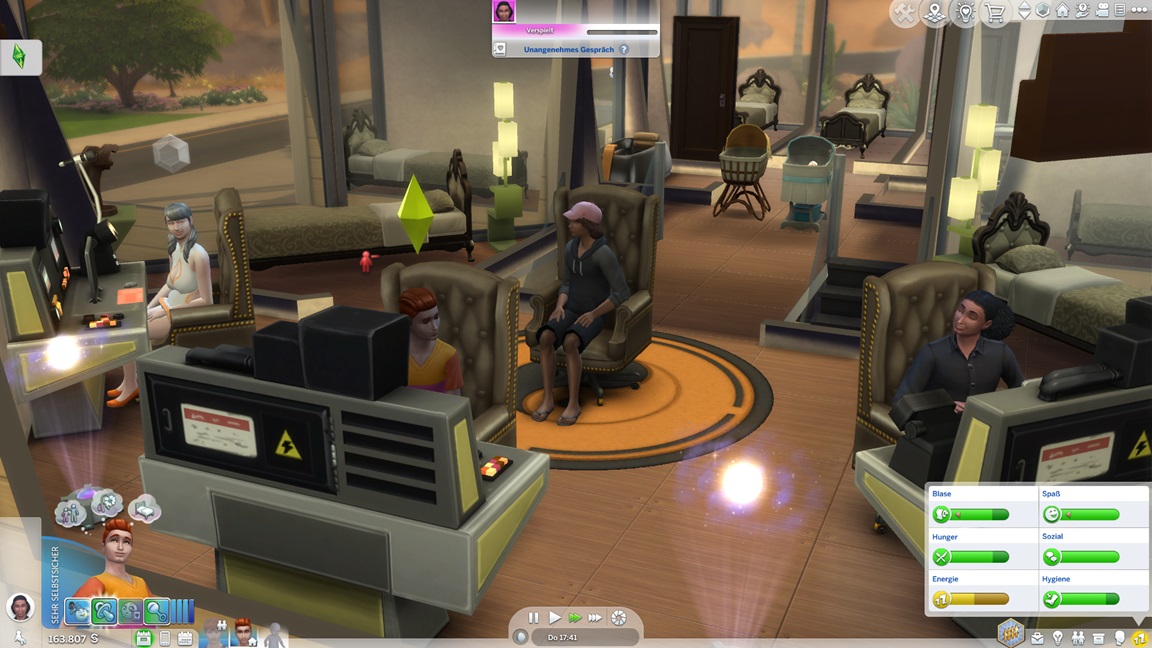This screenshot has width=1152, height=648.
Task: Switch to the red-haired Sim household portrait
Action: (243, 633)
